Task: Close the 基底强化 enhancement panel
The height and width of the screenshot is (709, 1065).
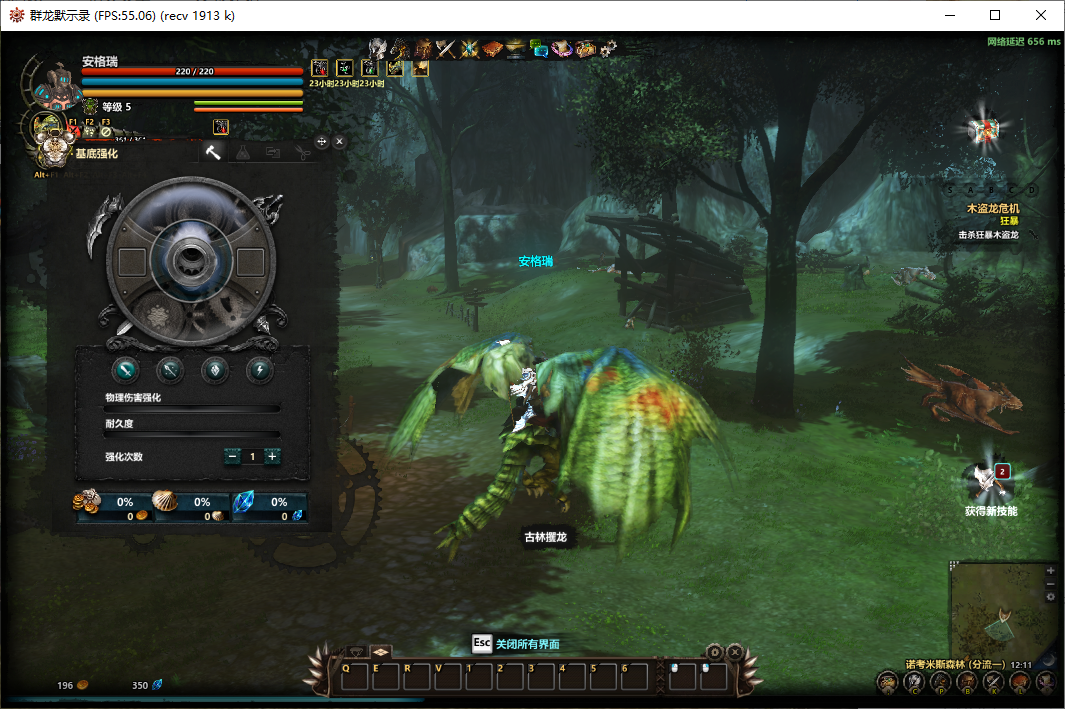Action: pos(340,142)
